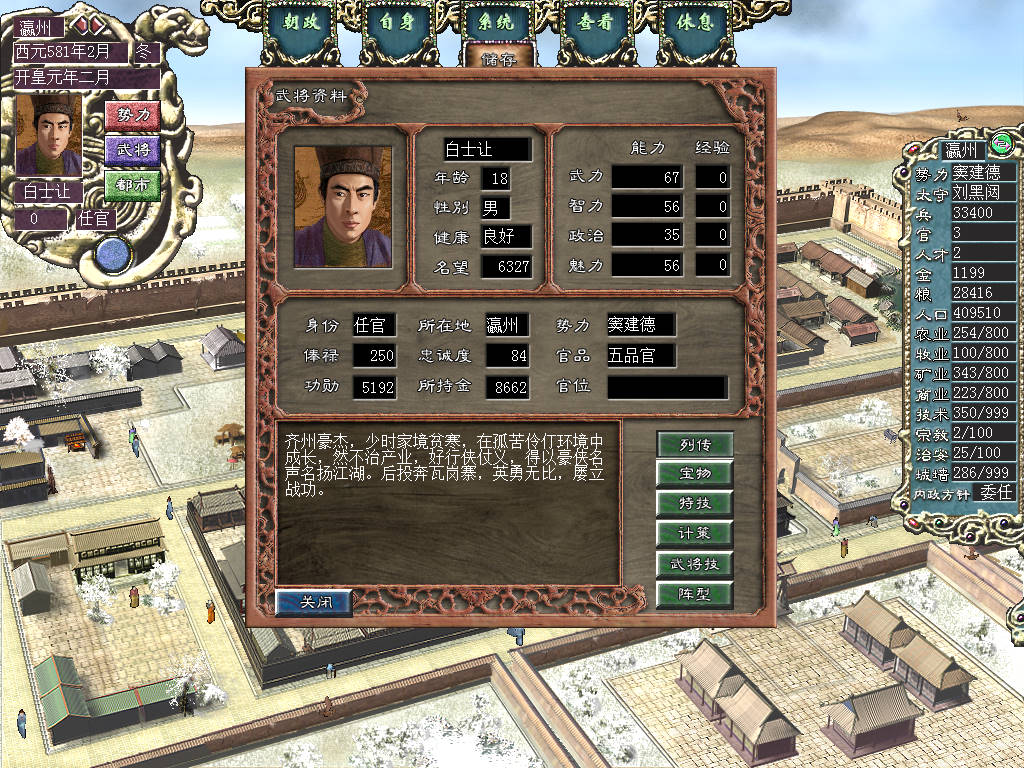Open the green 都市 city button
This screenshot has width=1024, height=768.
(132, 185)
